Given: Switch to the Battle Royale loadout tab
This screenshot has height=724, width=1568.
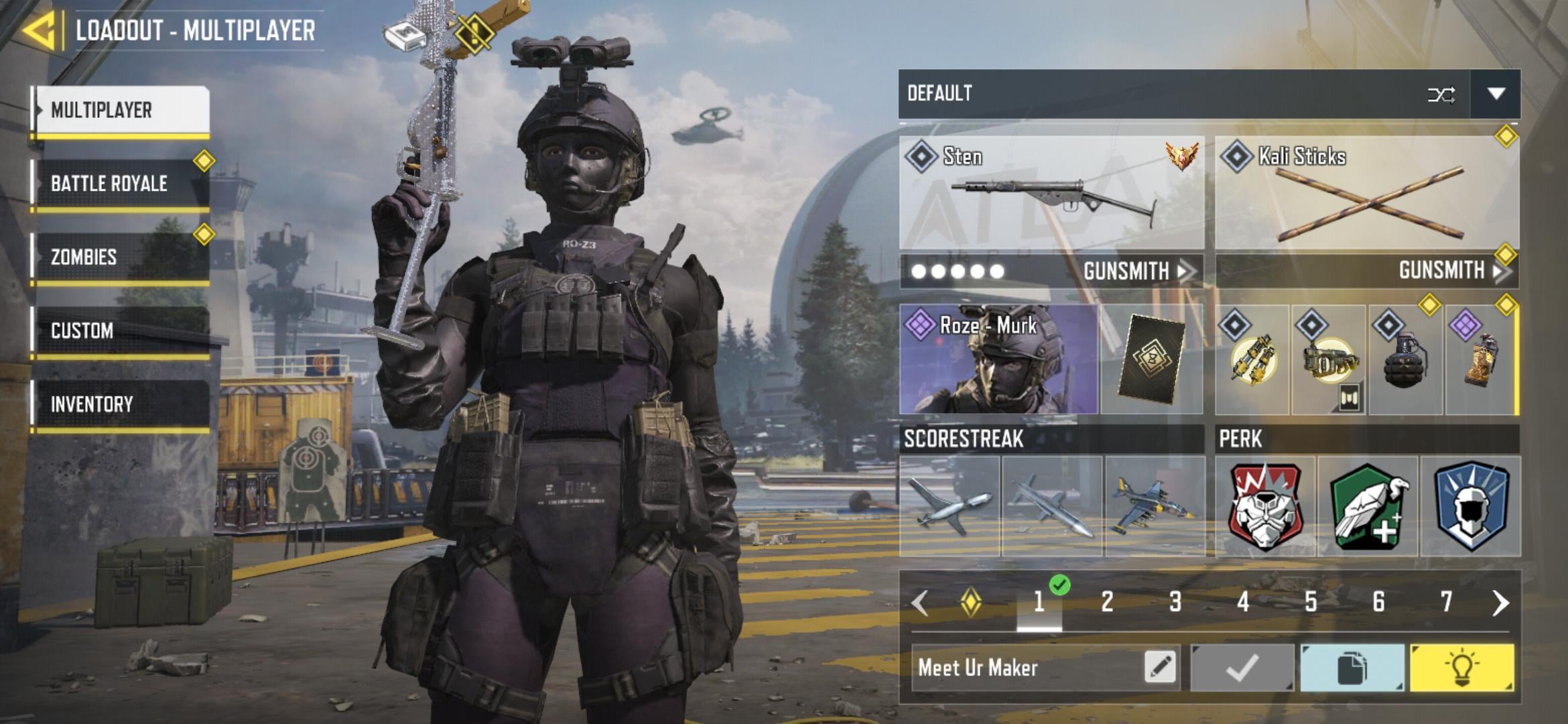Looking at the screenshot, I should coord(122,183).
